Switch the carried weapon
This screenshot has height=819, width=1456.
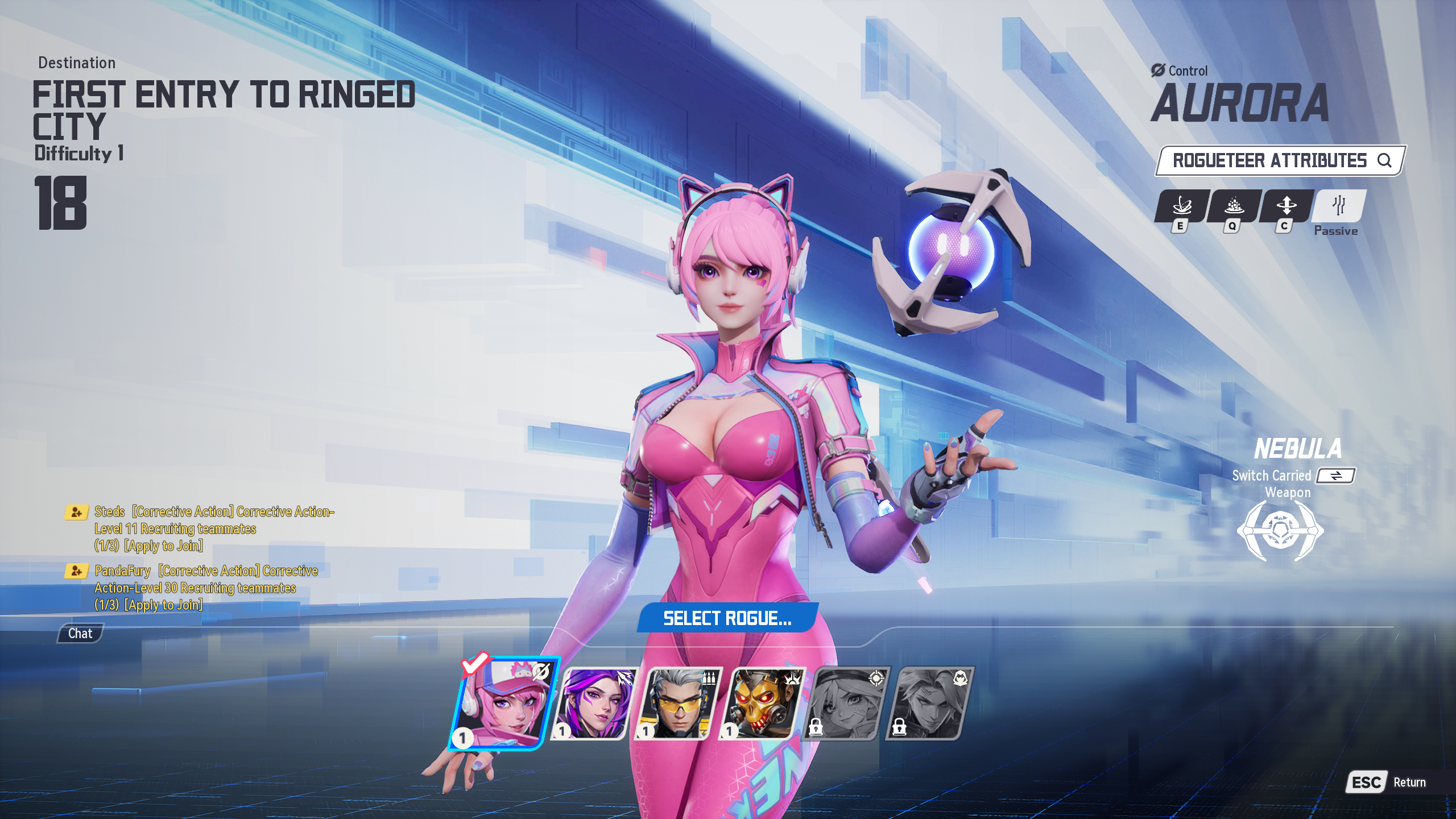(1336, 475)
